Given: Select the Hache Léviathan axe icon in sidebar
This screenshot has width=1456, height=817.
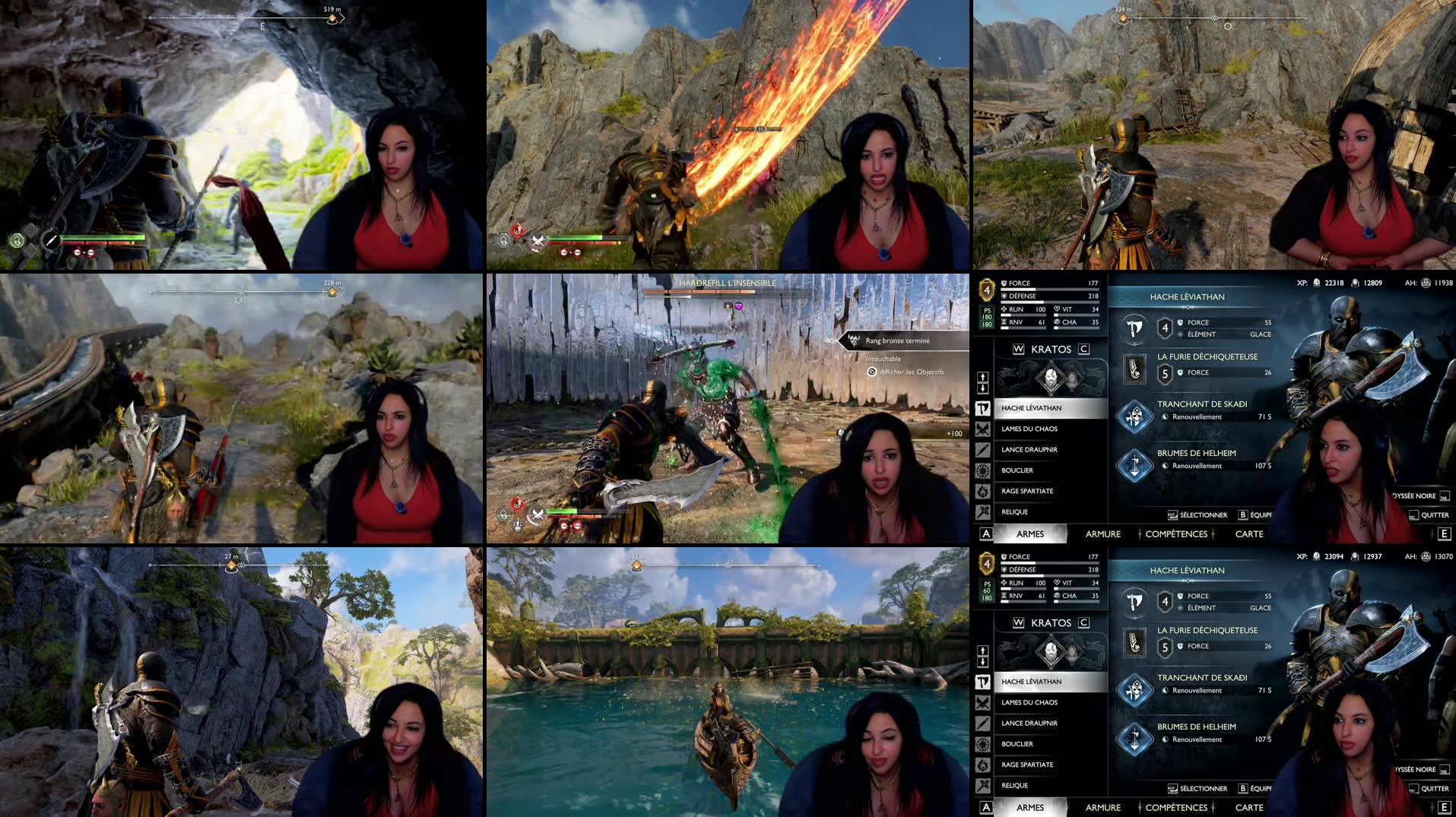Looking at the screenshot, I should (982, 408).
